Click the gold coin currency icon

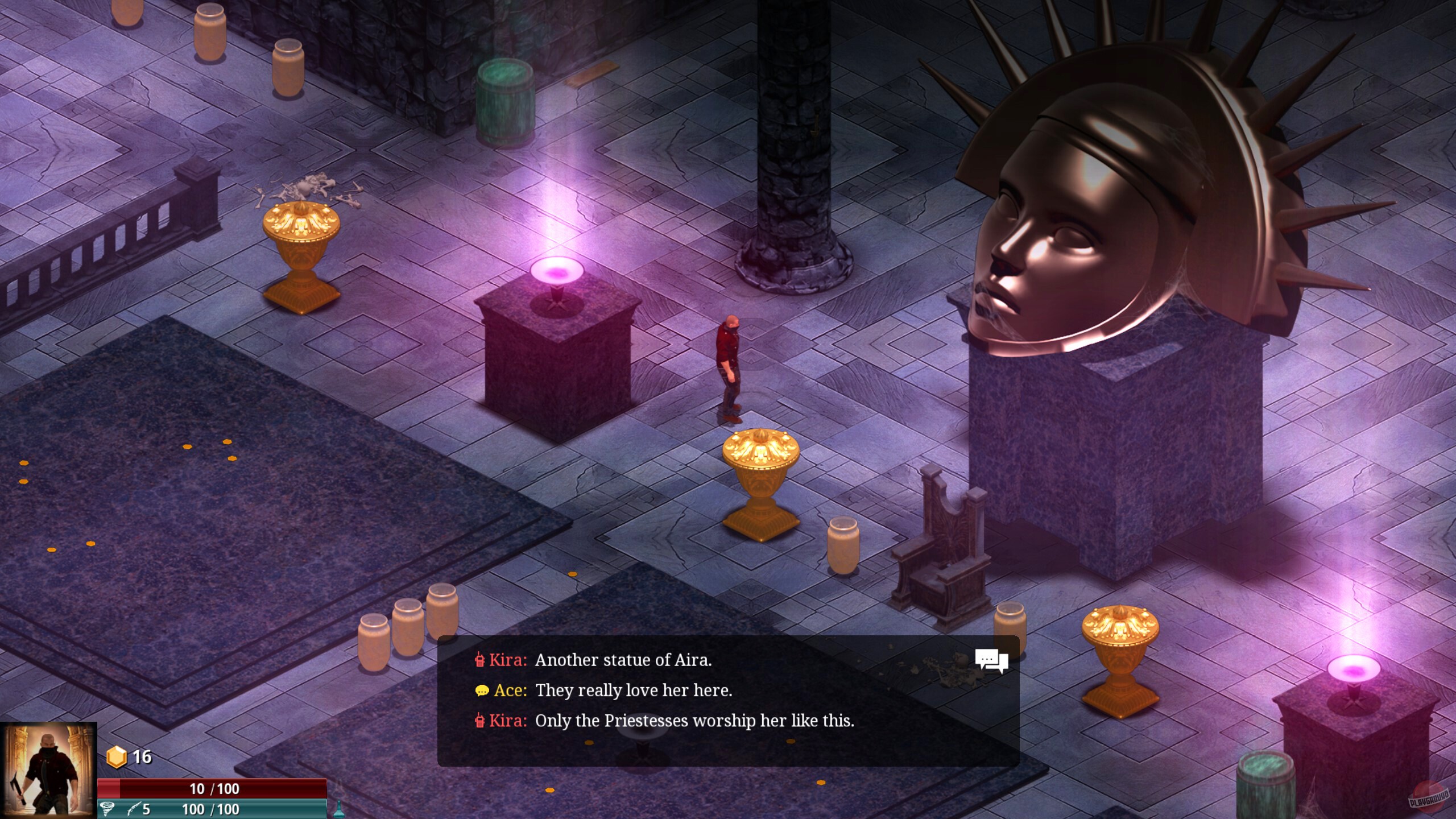pyautogui.click(x=117, y=758)
